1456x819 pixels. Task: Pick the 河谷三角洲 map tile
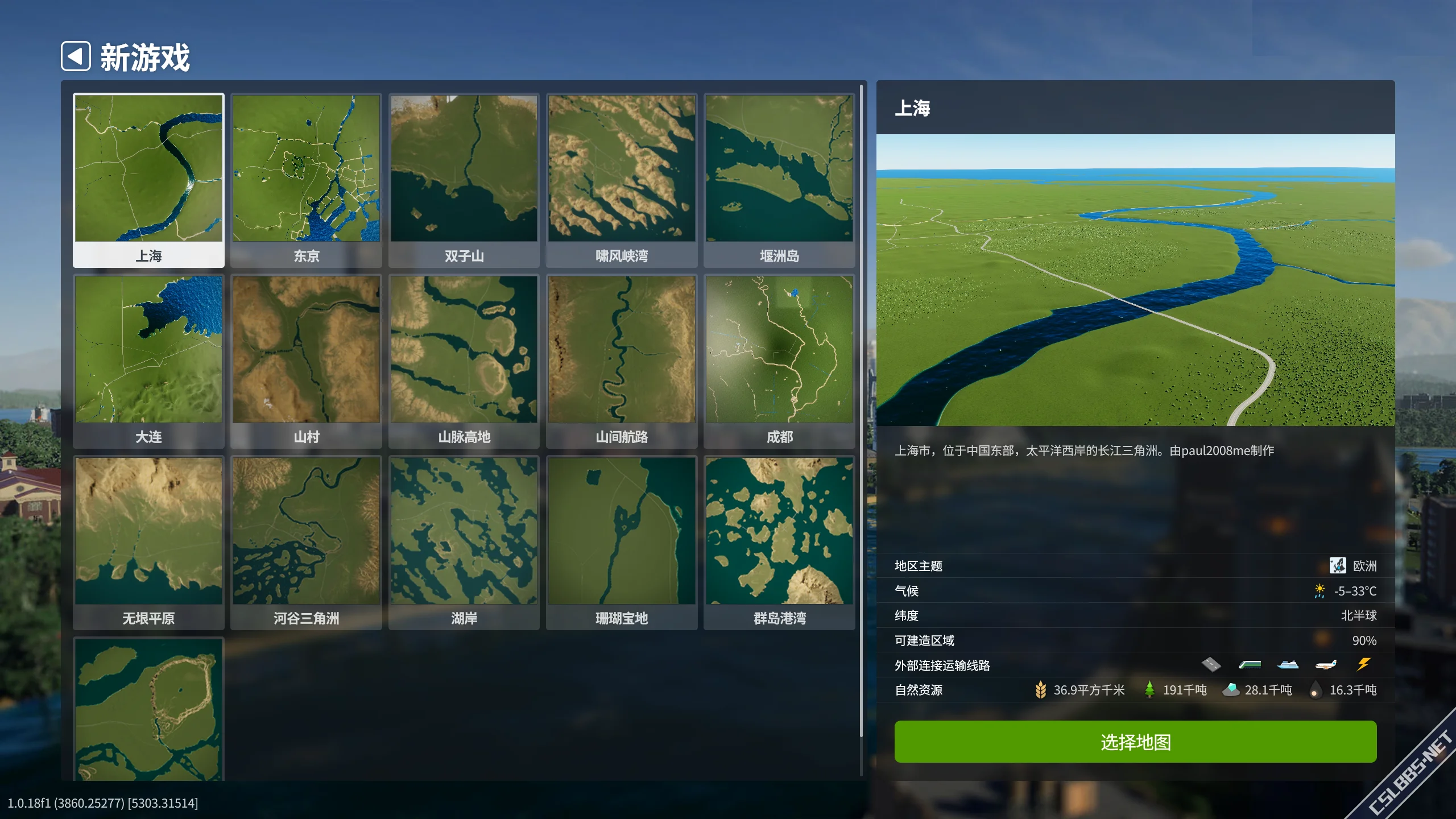[306, 542]
